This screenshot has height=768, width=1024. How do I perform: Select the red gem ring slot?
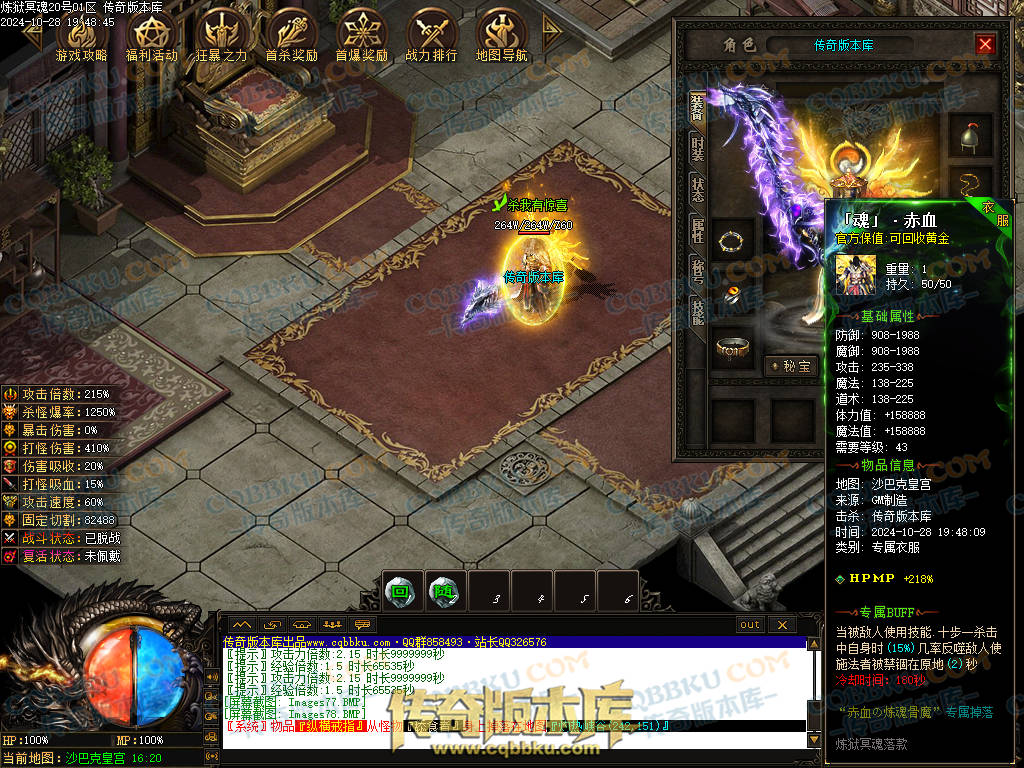[x=735, y=294]
